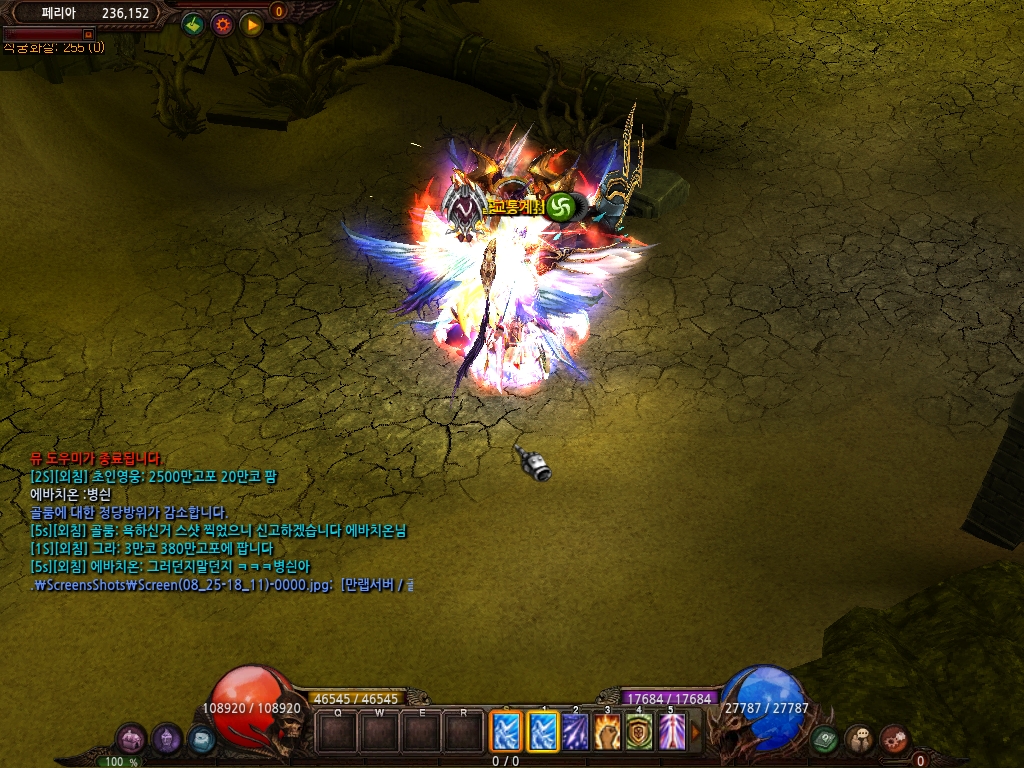
Task: Click the blue round menu button
Action: [200, 739]
